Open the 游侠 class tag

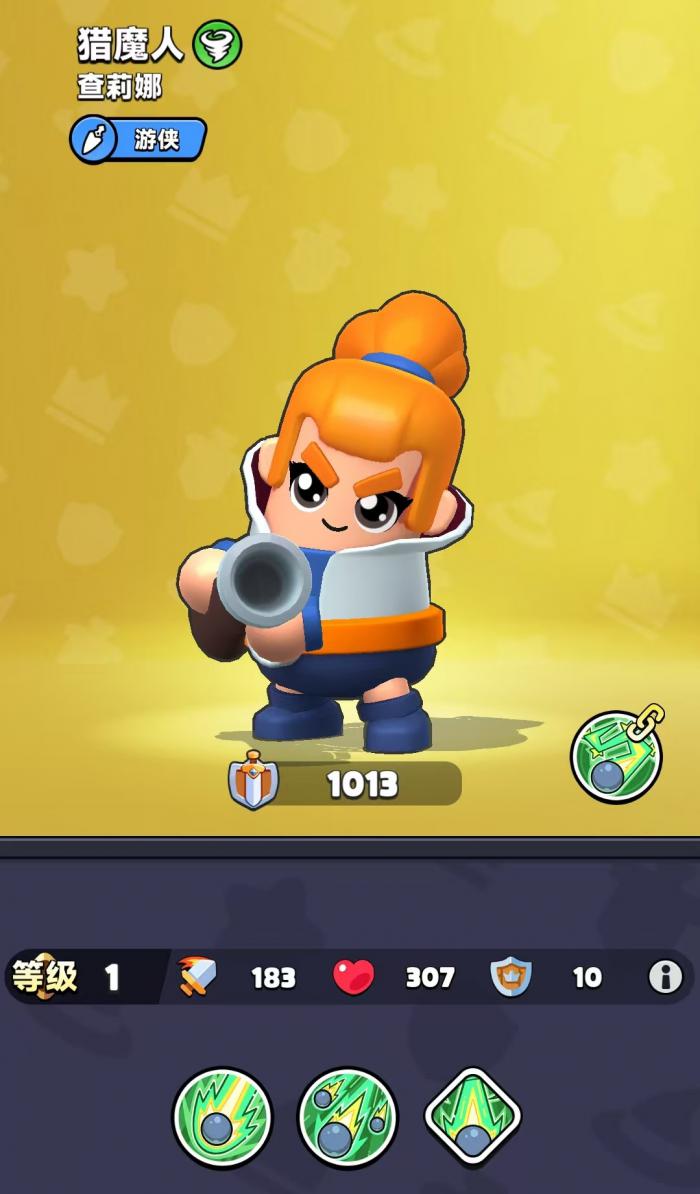click(x=138, y=139)
